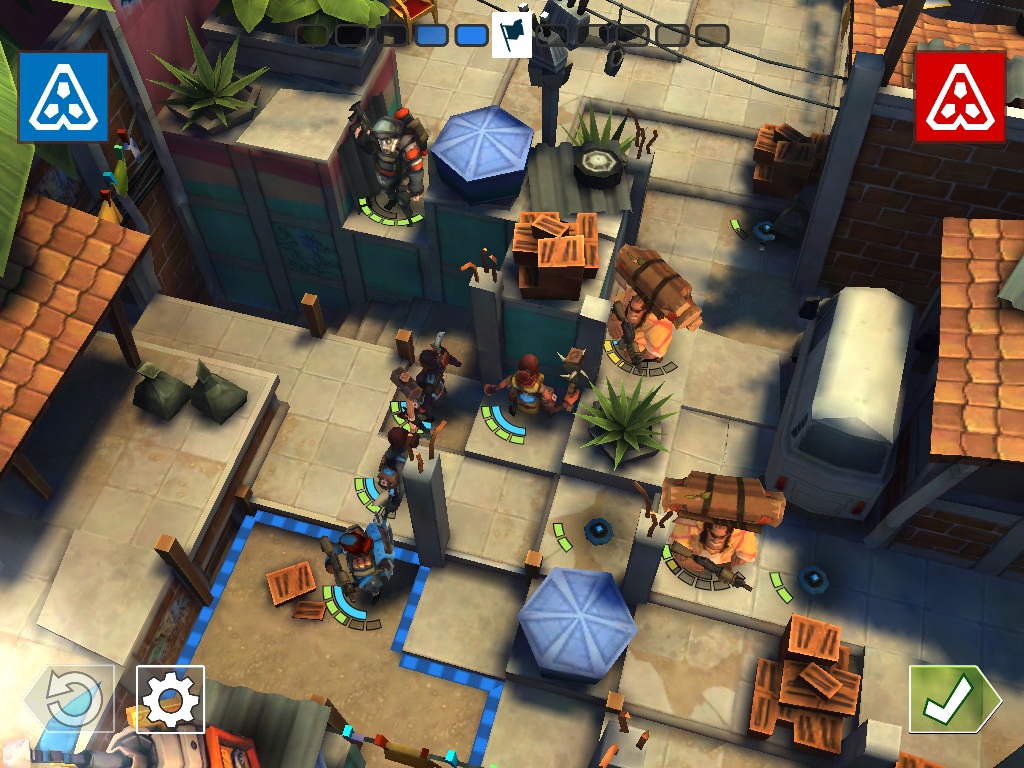The width and height of the screenshot is (1024, 768).
Task: Click the white flag turn marker
Action: coord(511,36)
